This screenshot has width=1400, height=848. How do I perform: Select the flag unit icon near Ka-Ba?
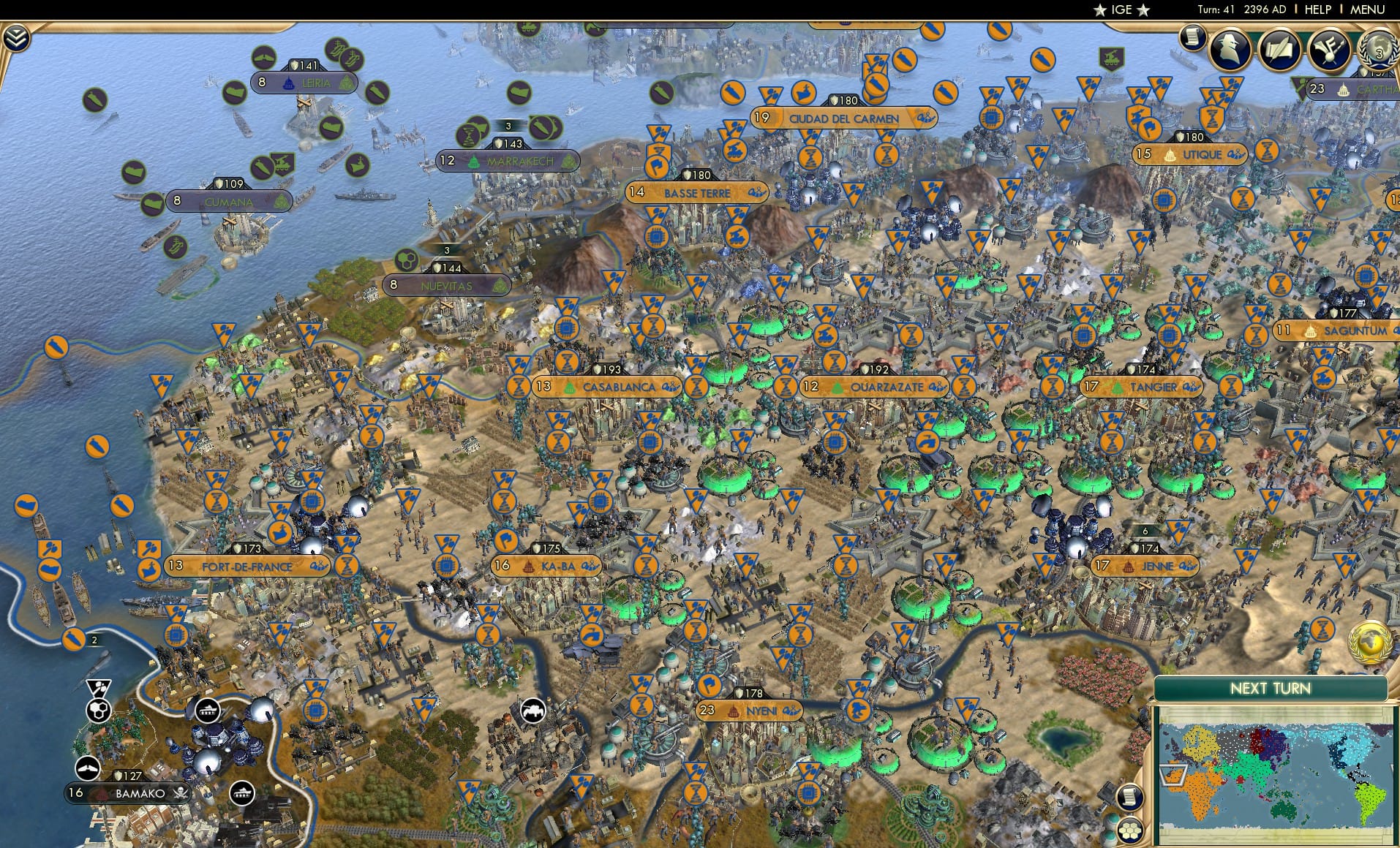click(505, 542)
